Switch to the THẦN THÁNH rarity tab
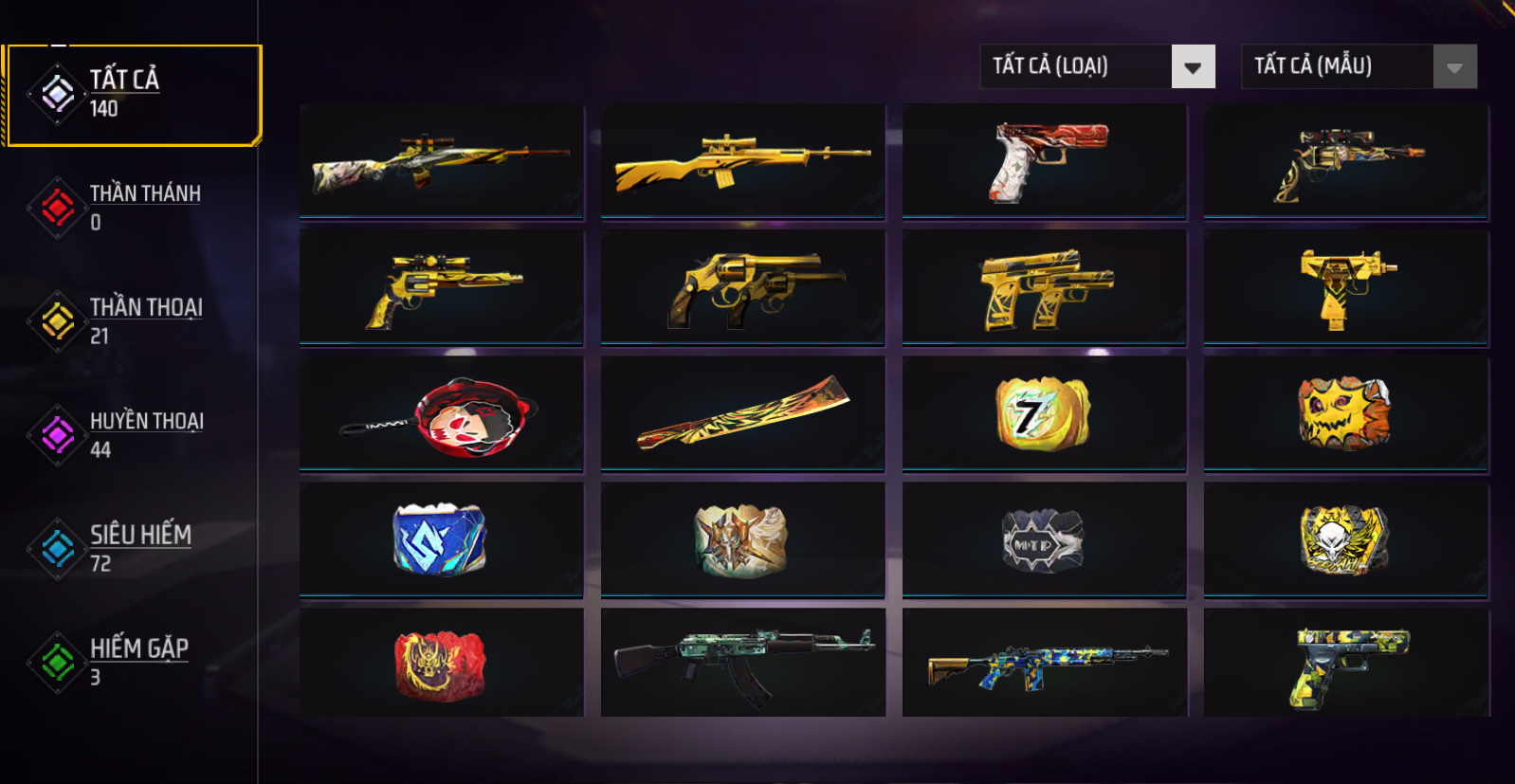This screenshot has width=1515, height=784. click(133, 208)
